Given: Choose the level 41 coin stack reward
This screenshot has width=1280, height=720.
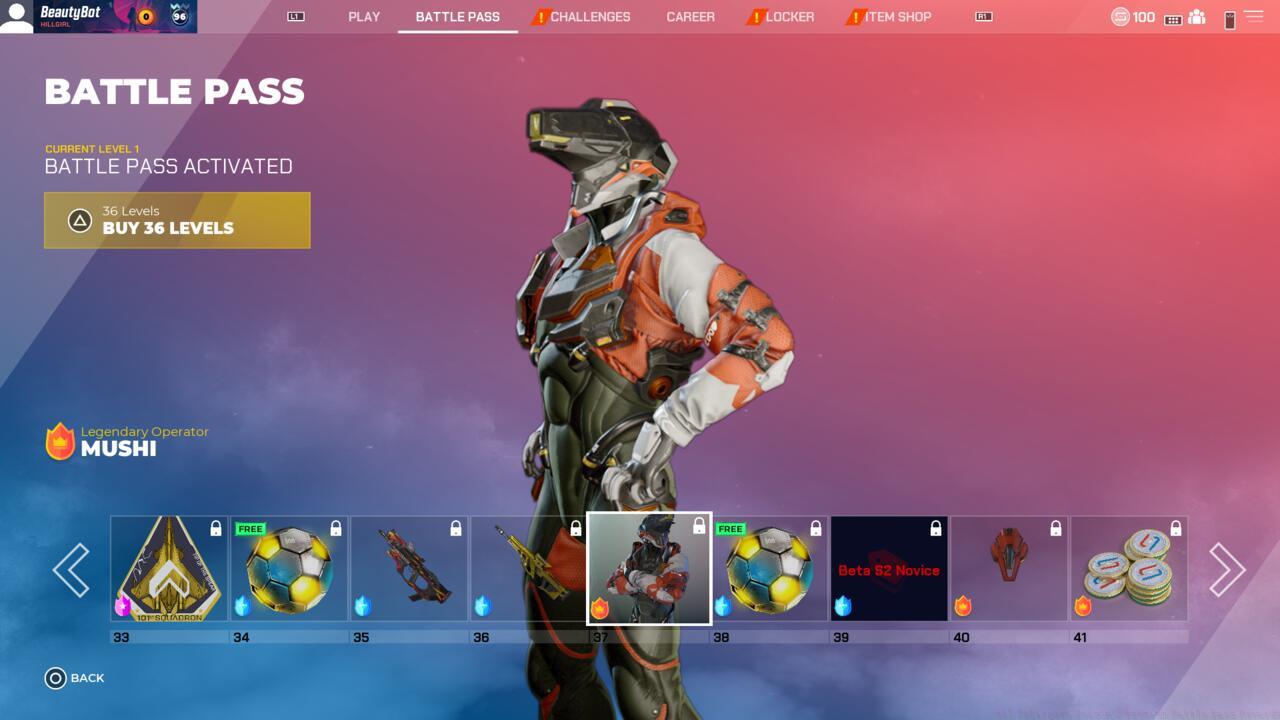Looking at the screenshot, I should pyautogui.click(x=1129, y=569).
